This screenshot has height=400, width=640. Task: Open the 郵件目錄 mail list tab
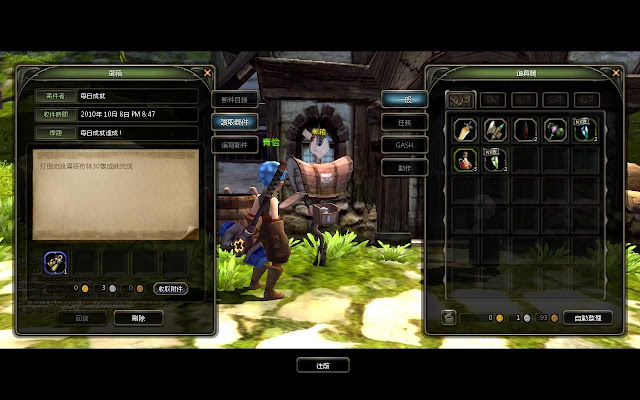236,99
